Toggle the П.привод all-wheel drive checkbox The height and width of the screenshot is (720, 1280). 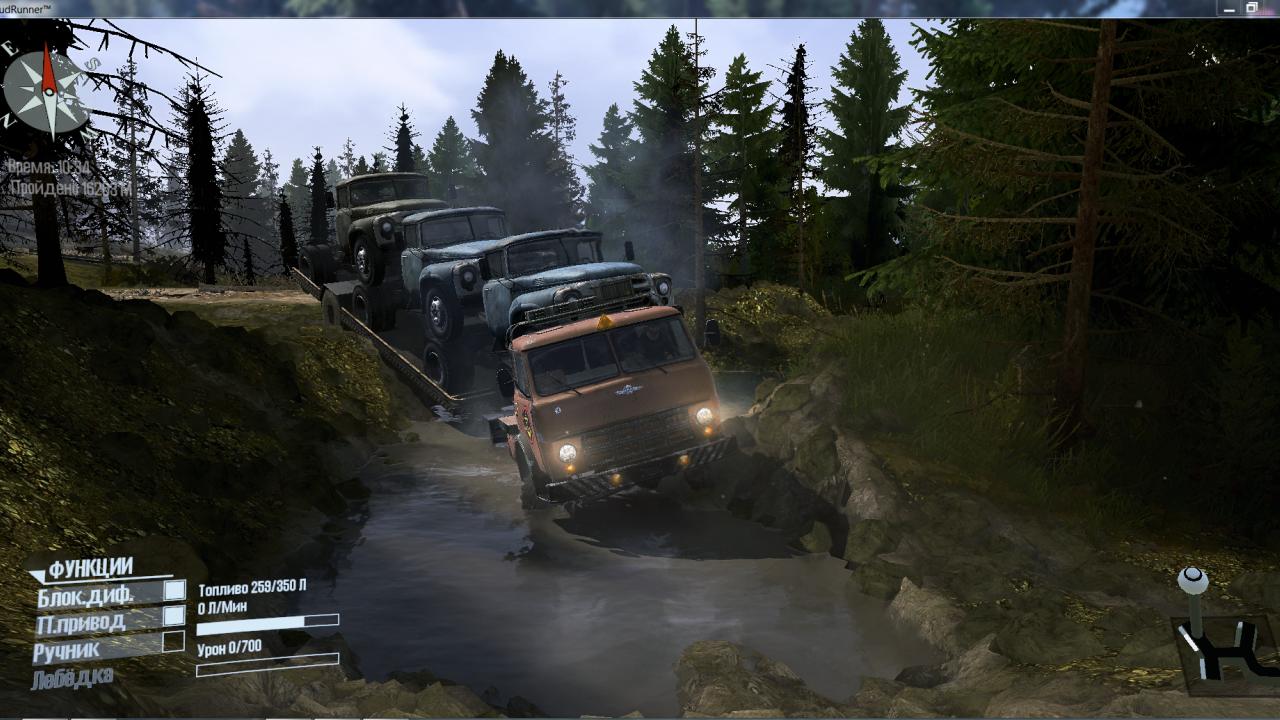(x=174, y=617)
